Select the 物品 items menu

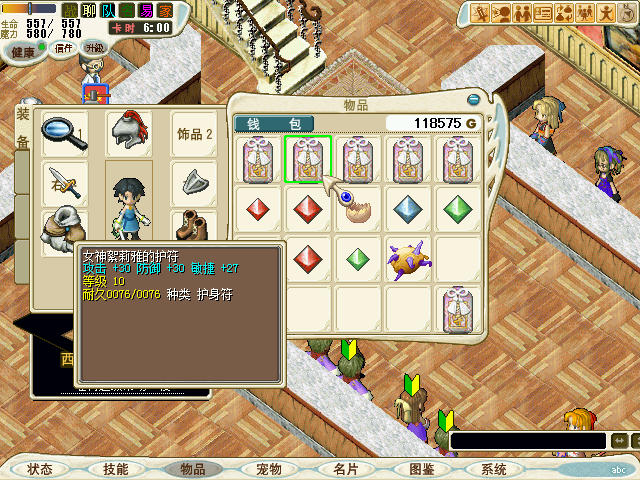[x=192, y=469]
